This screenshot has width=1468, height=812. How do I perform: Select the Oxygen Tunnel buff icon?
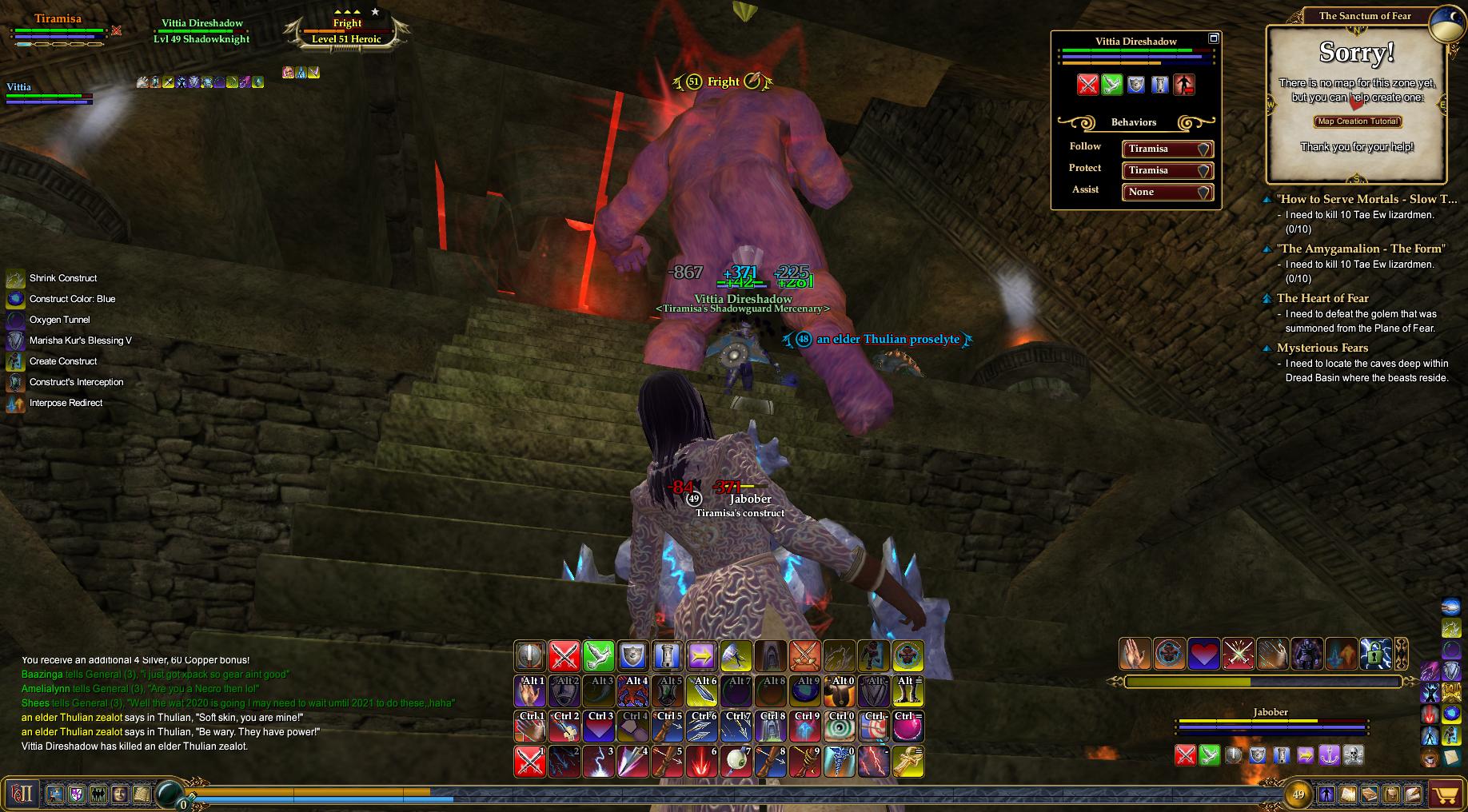click(15, 320)
